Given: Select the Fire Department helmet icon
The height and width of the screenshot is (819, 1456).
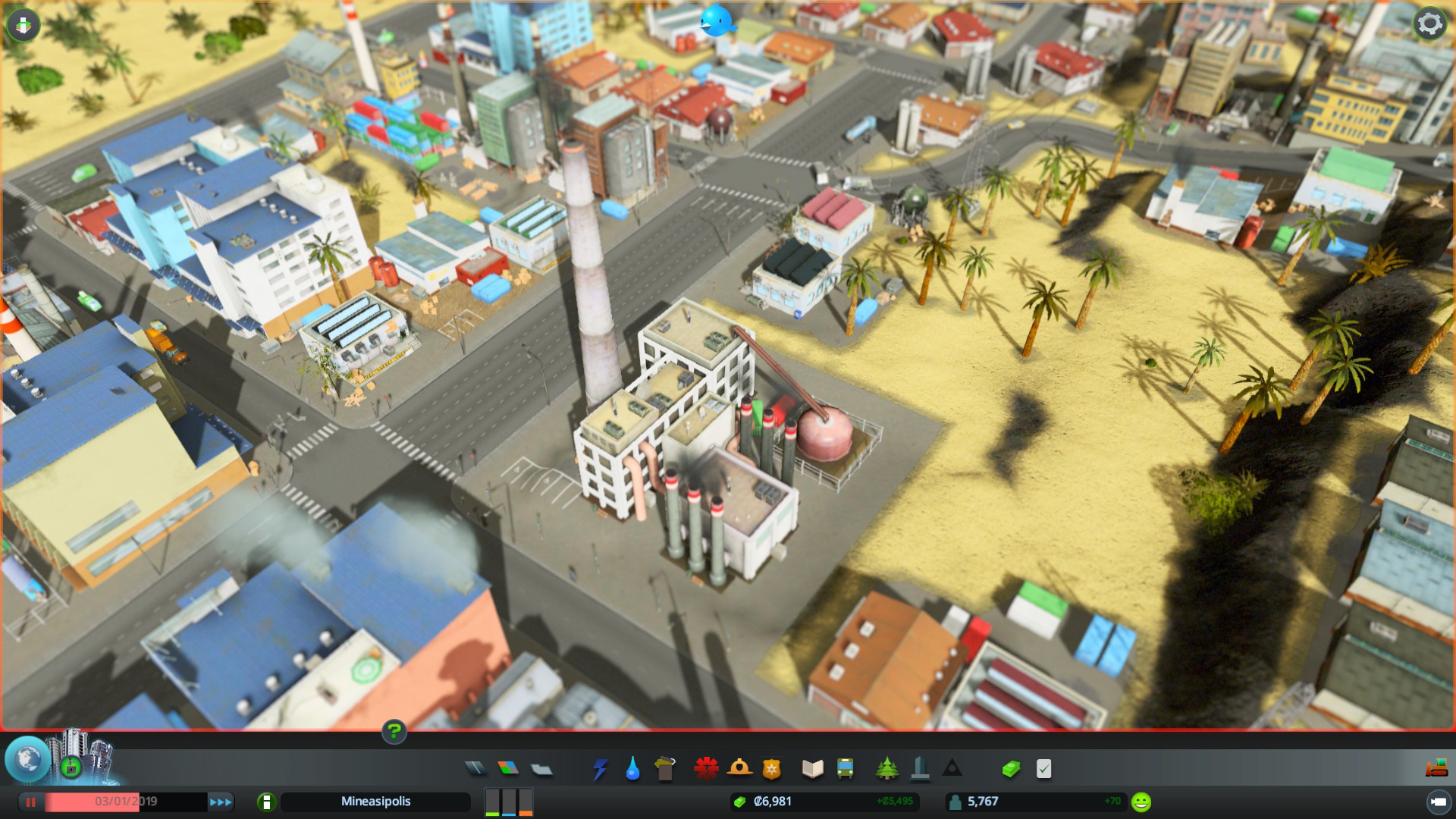Looking at the screenshot, I should 739,769.
